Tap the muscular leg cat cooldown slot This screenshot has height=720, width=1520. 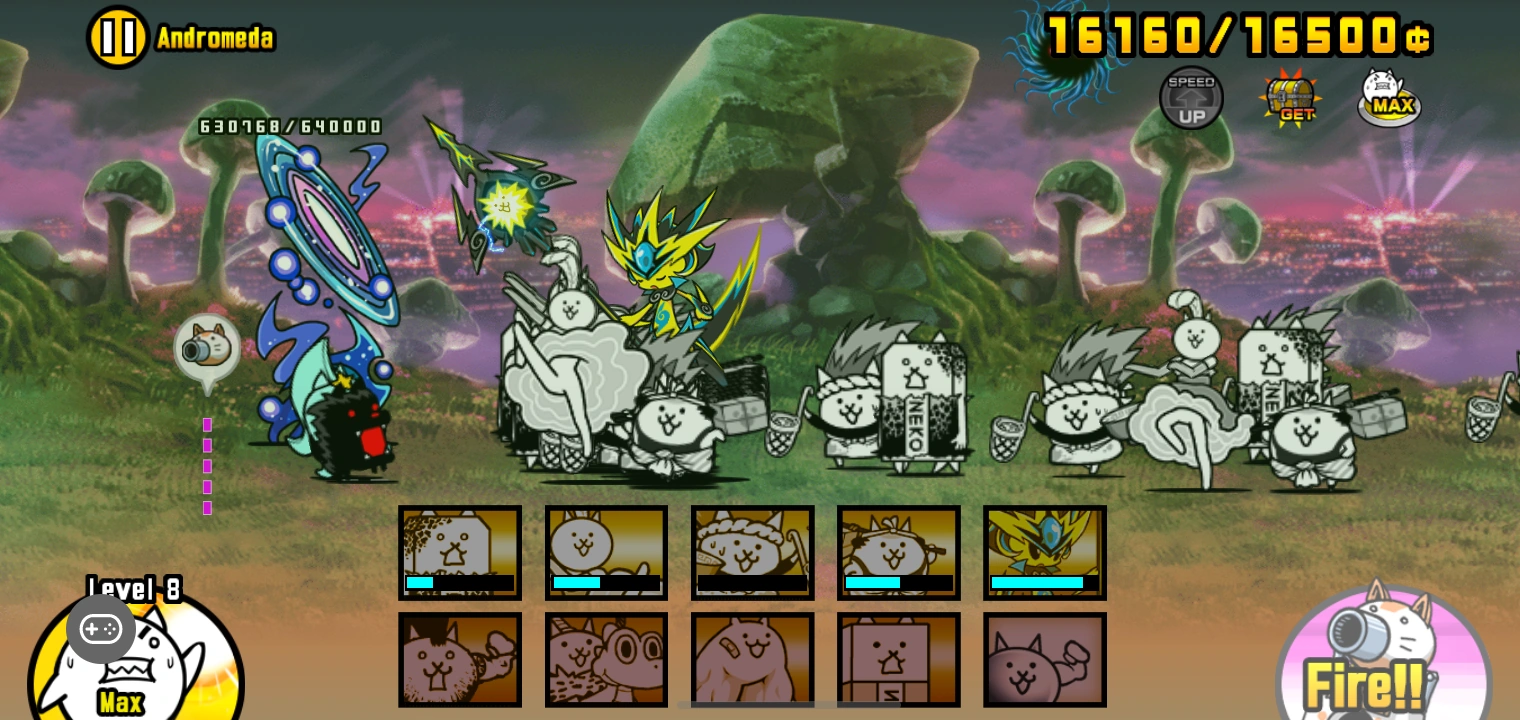[x=753, y=660]
